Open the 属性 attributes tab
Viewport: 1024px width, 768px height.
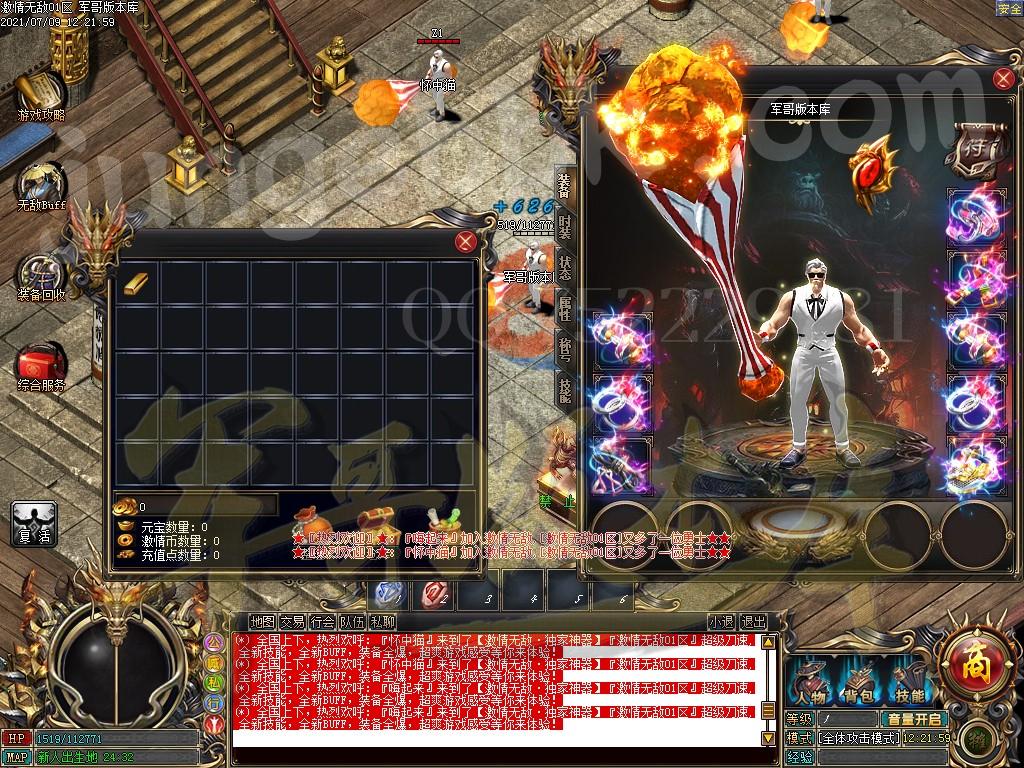pos(565,309)
